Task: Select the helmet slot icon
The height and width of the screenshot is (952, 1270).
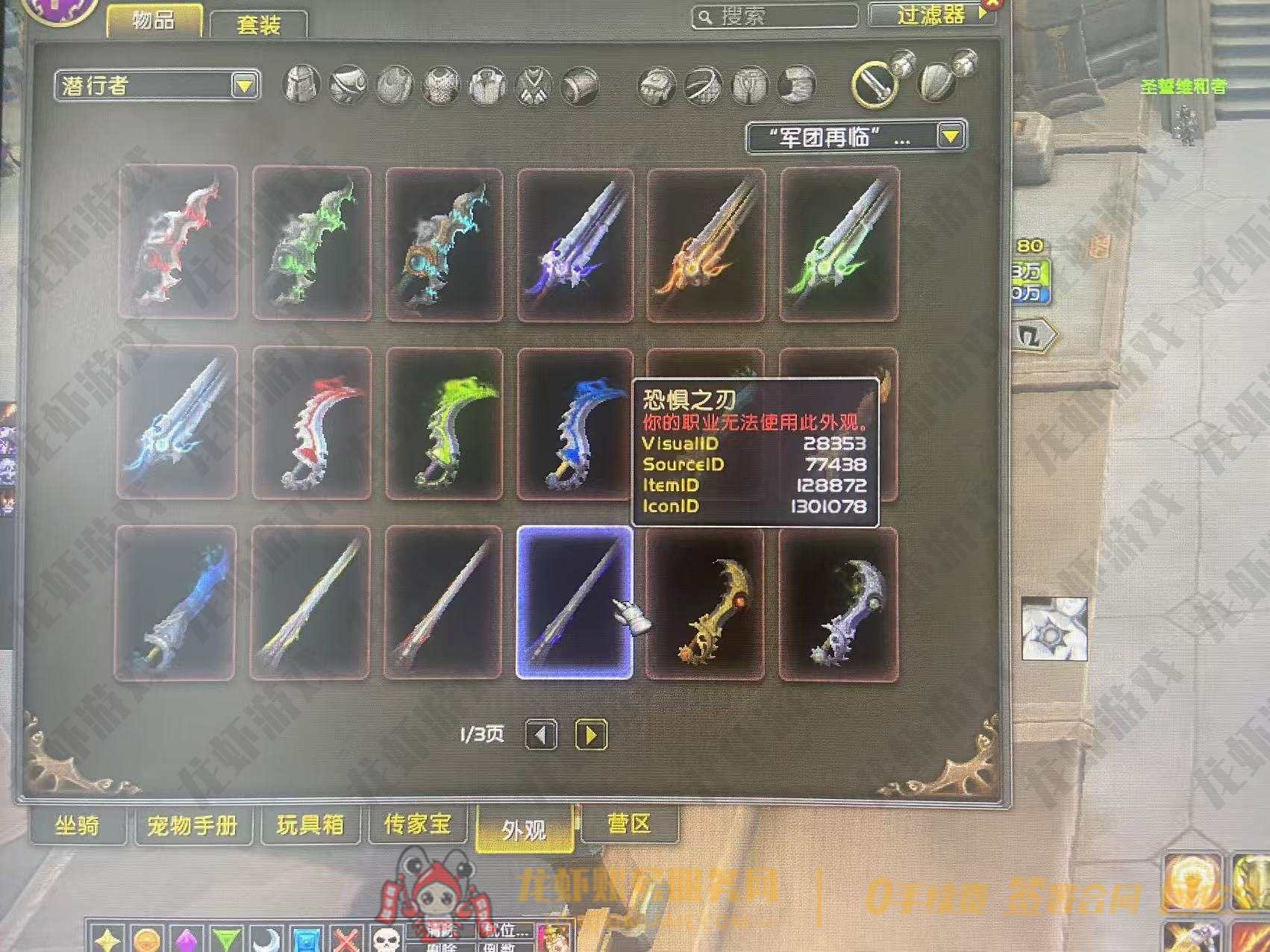Action: 301,84
